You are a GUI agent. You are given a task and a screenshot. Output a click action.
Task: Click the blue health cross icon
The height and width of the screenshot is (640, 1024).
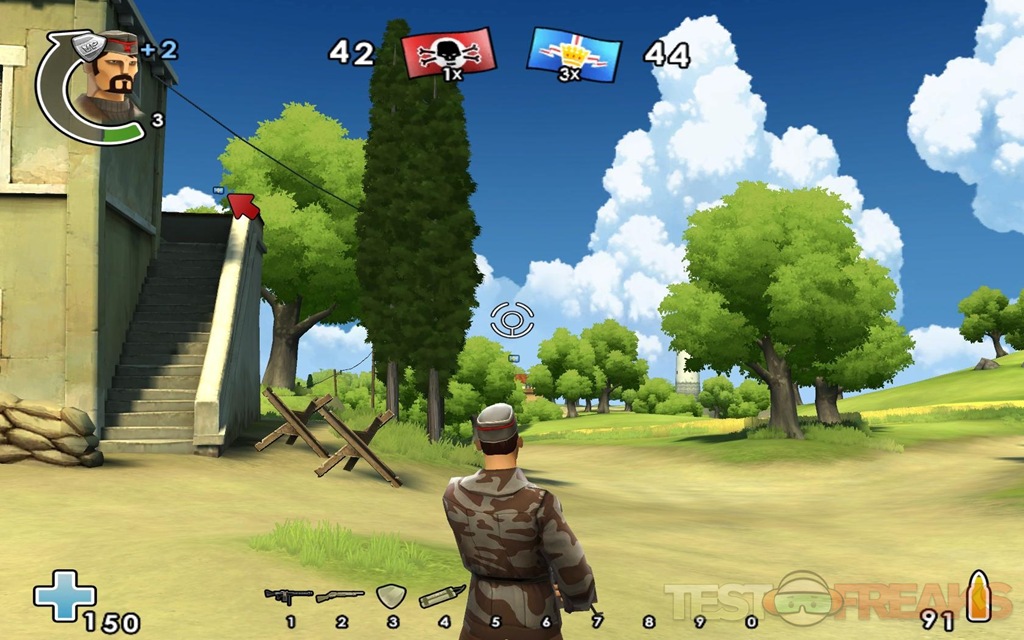[64, 595]
